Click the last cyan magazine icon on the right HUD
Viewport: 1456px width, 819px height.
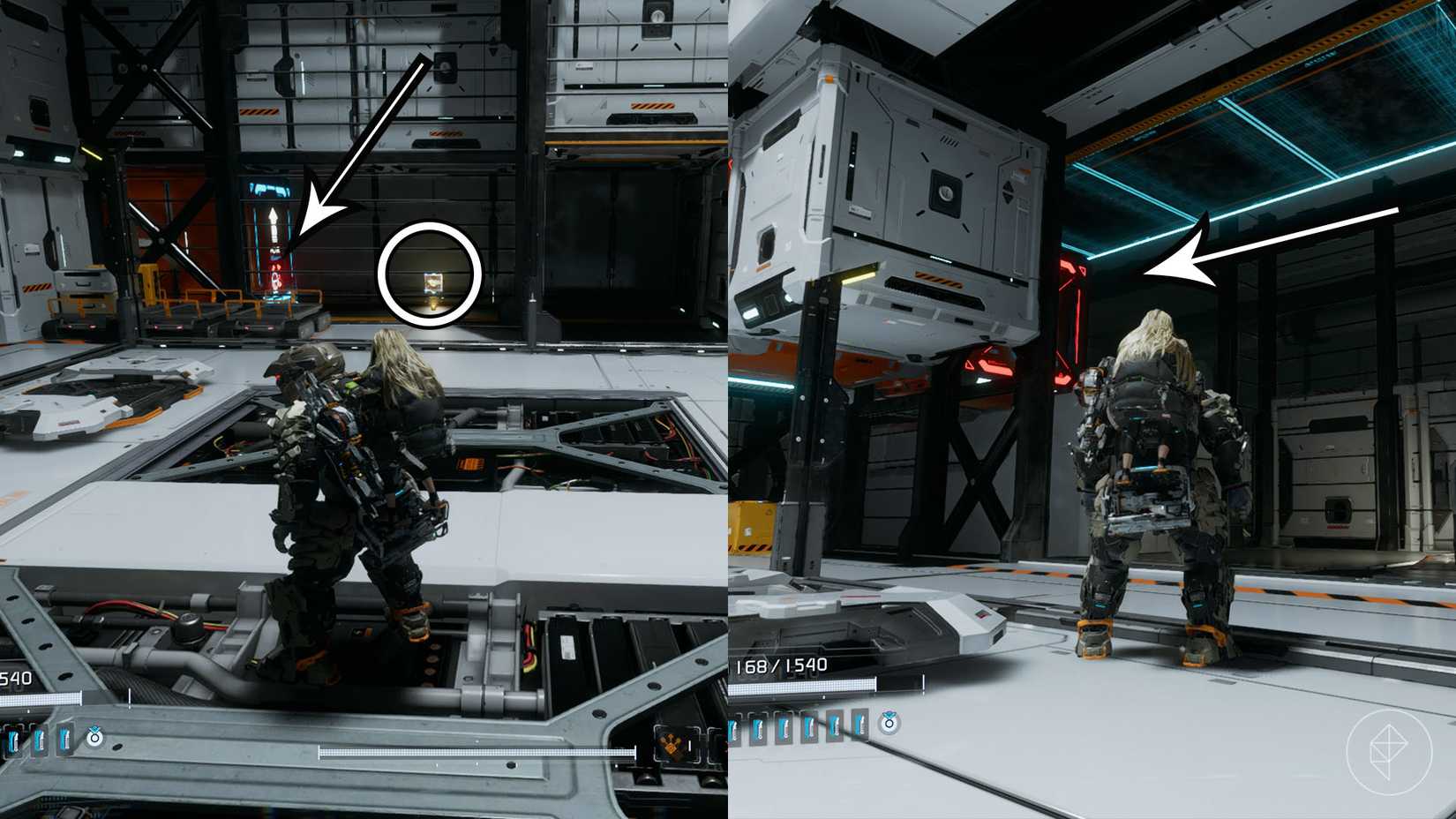pos(860,726)
